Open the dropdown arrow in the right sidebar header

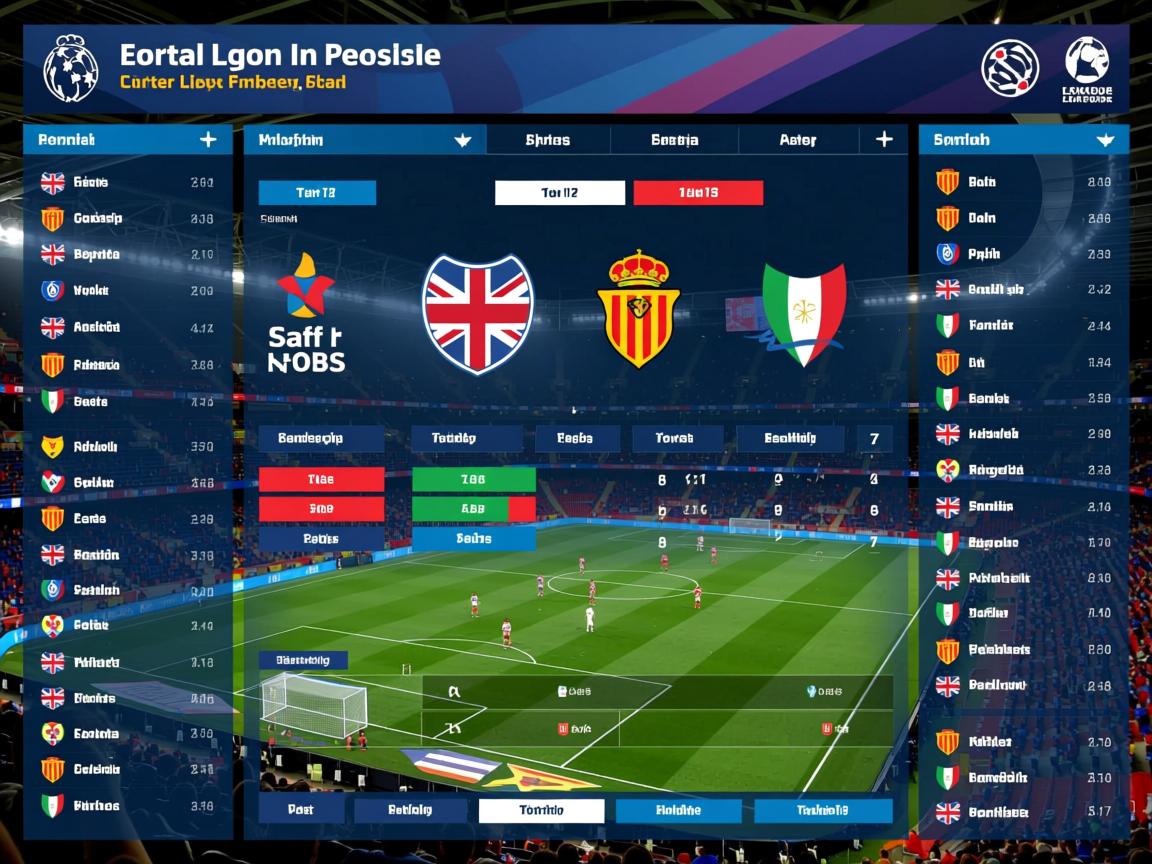[1105, 140]
